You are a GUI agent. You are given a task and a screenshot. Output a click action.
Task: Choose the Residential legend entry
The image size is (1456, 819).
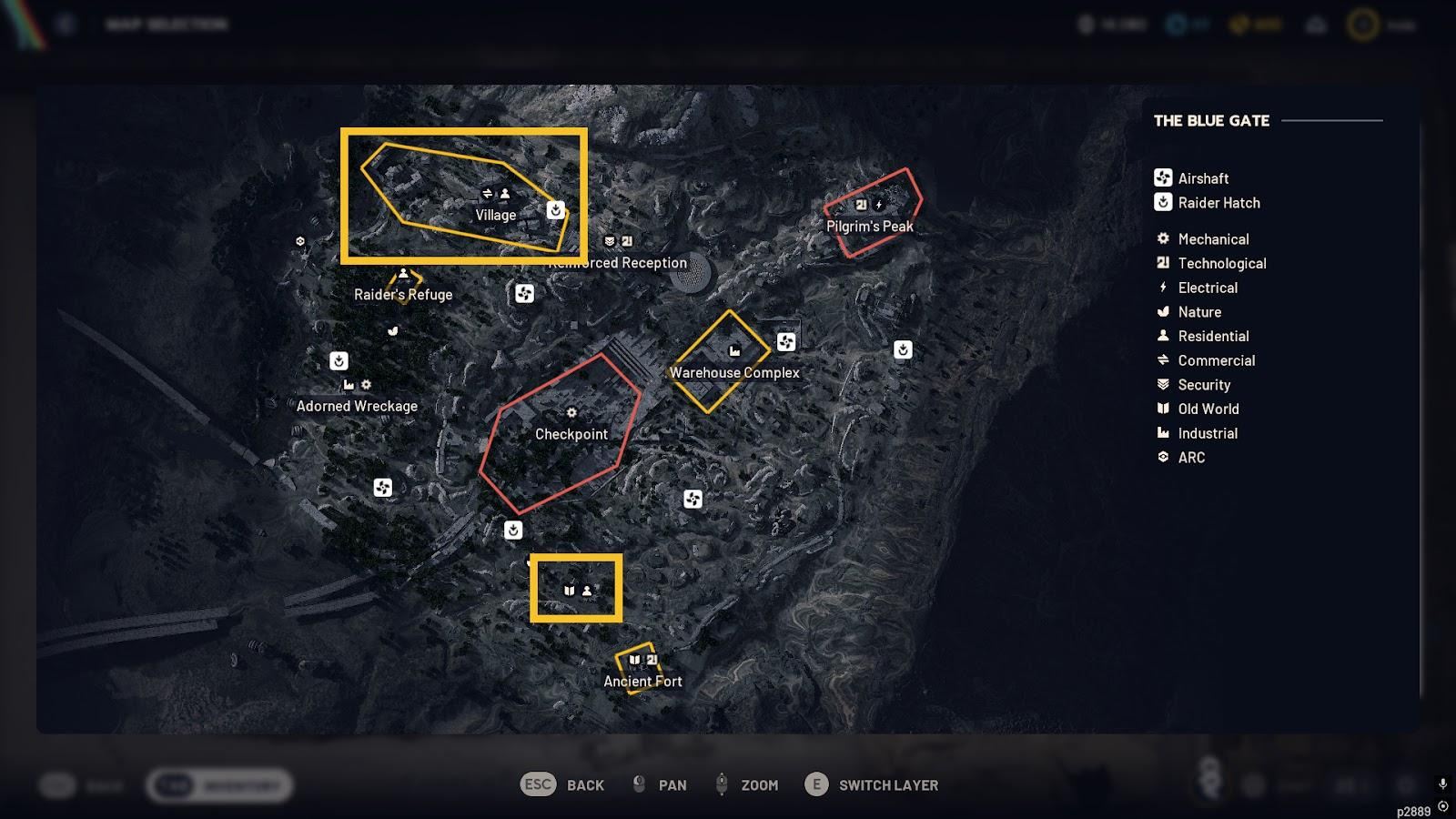(1212, 336)
